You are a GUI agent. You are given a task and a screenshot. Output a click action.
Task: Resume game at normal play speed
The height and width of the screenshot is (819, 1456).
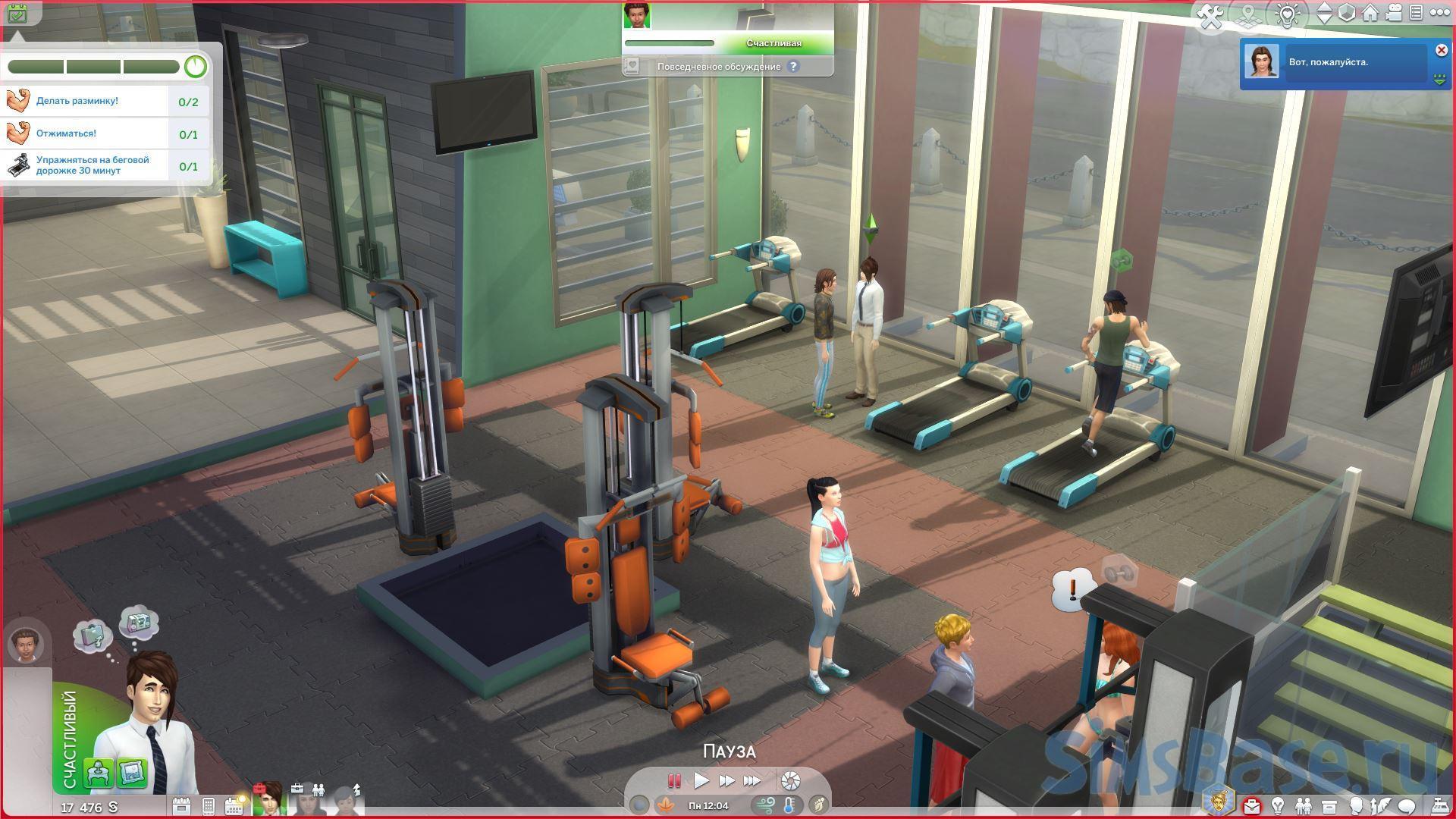point(701,780)
